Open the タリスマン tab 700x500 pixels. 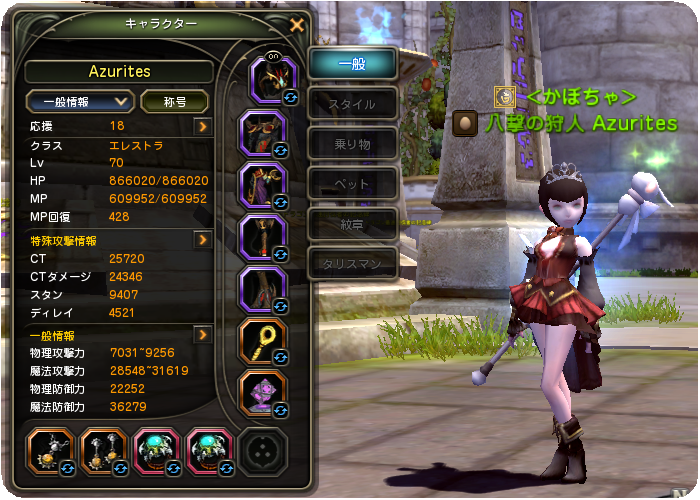(x=352, y=263)
